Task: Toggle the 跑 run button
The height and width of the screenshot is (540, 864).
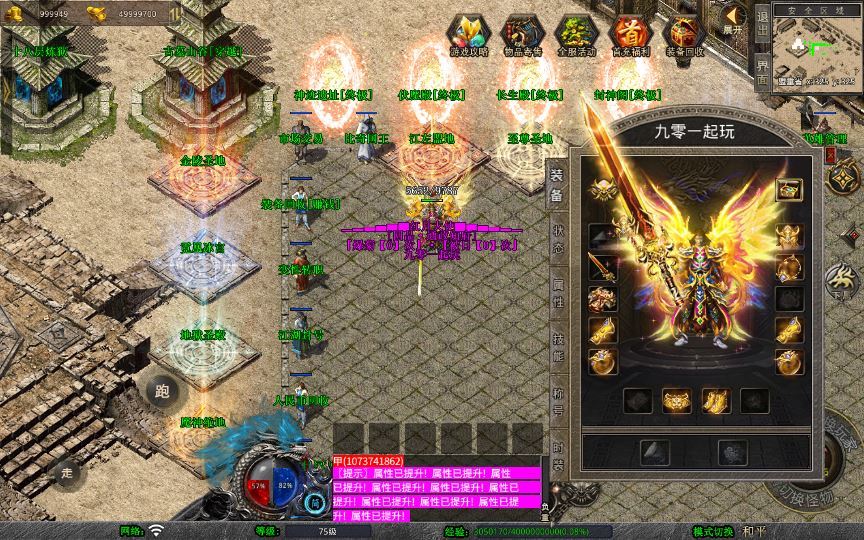Action: [160, 392]
